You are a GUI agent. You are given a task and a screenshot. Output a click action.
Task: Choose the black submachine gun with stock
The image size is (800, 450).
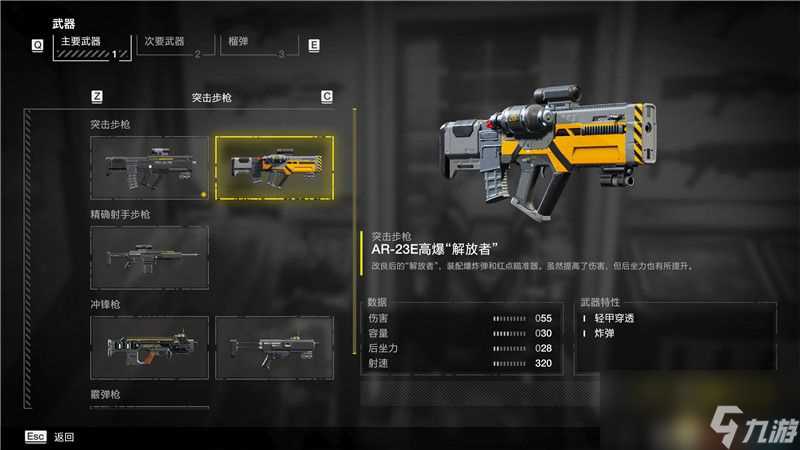[x=274, y=347]
